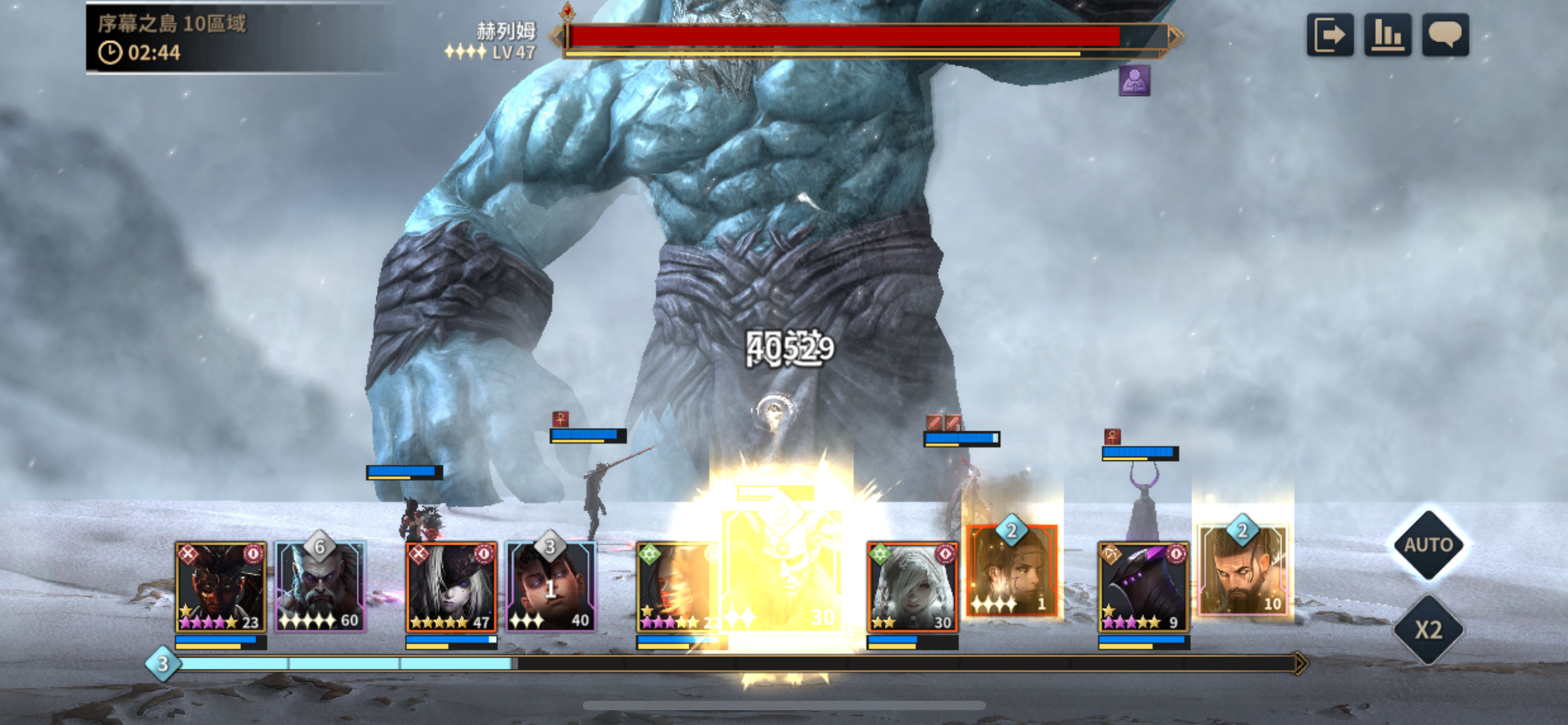This screenshot has width=1568, height=725.
Task: Toggle the X2 battle speed
Action: [1429, 630]
